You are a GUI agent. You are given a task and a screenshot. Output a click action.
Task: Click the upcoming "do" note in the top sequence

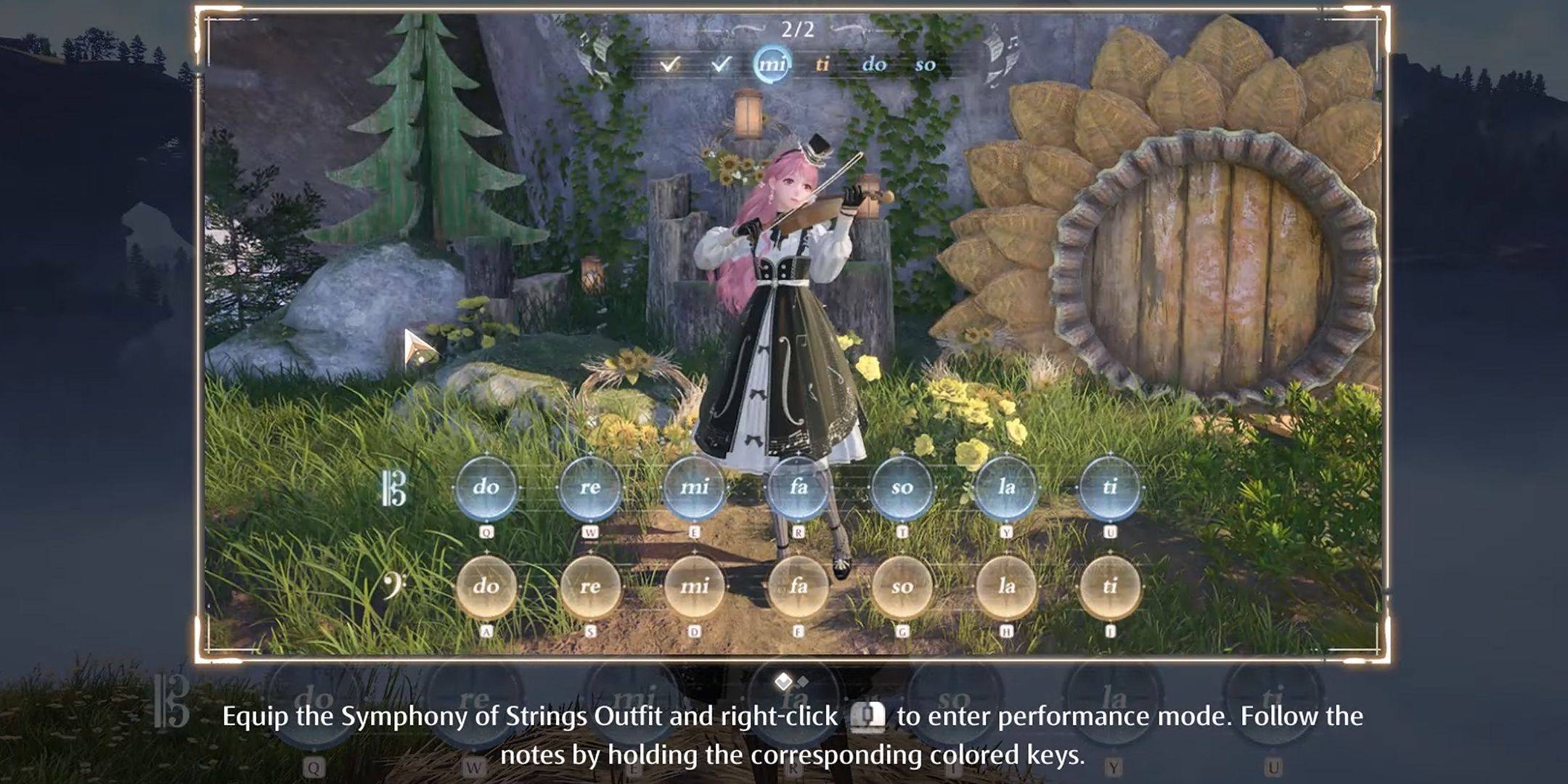coord(876,65)
